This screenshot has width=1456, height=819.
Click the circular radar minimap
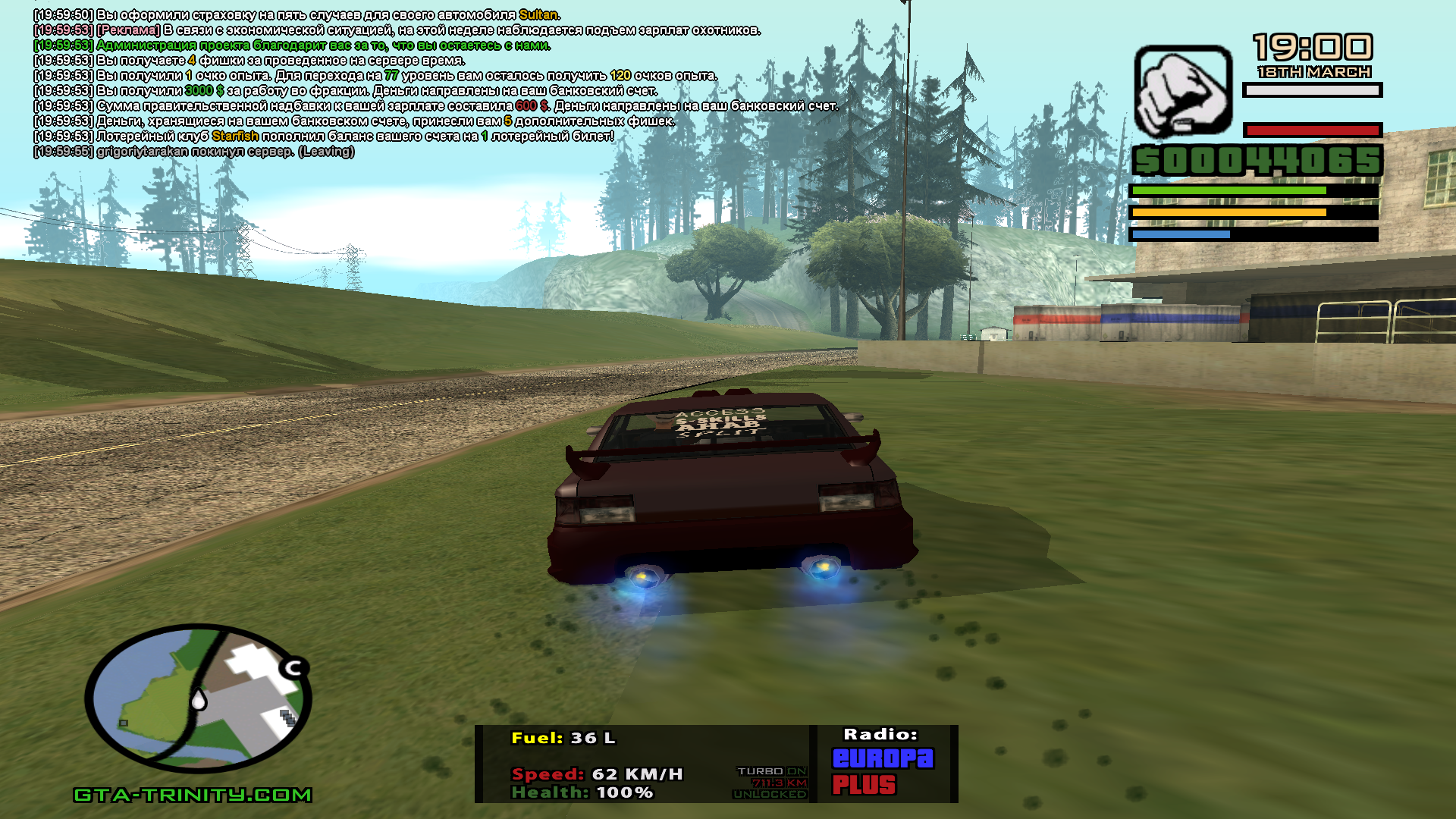coord(198,698)
